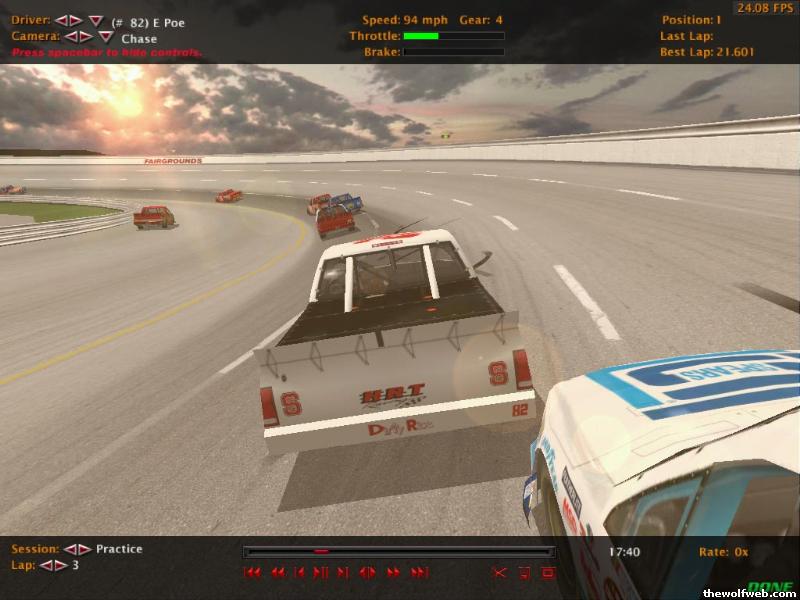Click the green DONE button

(x=770, y=588)
